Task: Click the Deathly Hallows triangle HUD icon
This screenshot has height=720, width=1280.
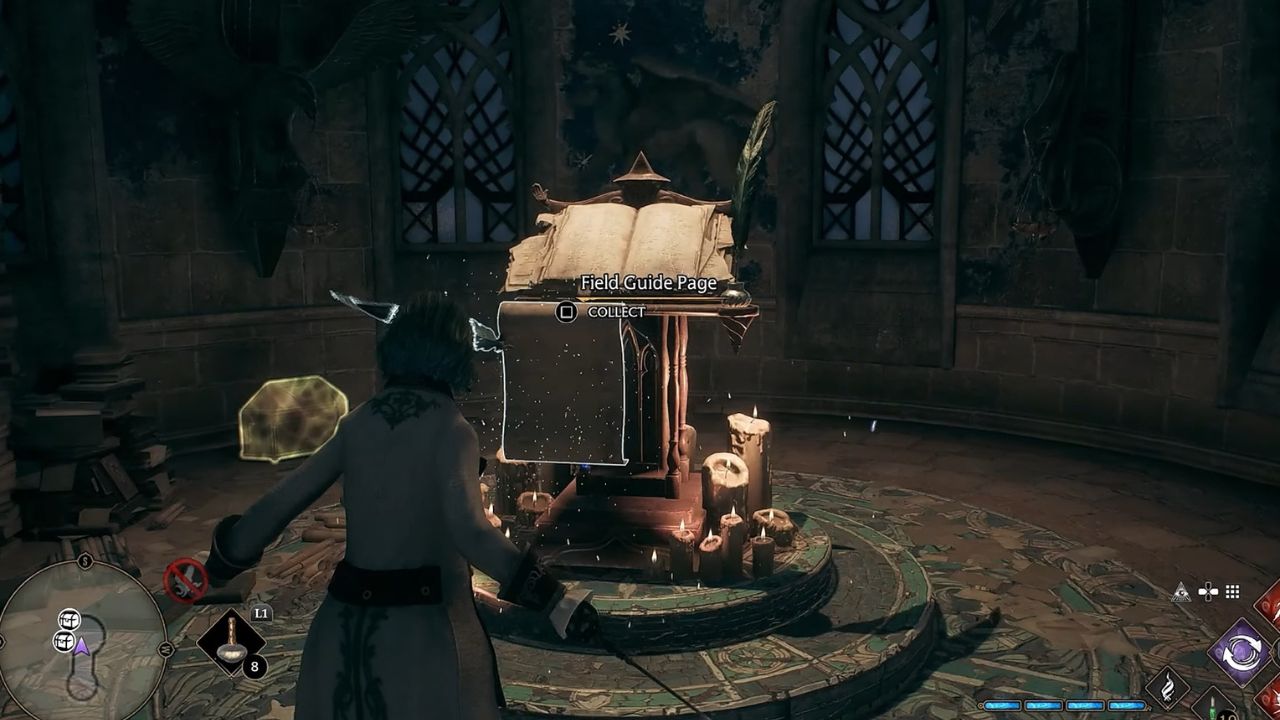Action: click(x=1182, y=593)
